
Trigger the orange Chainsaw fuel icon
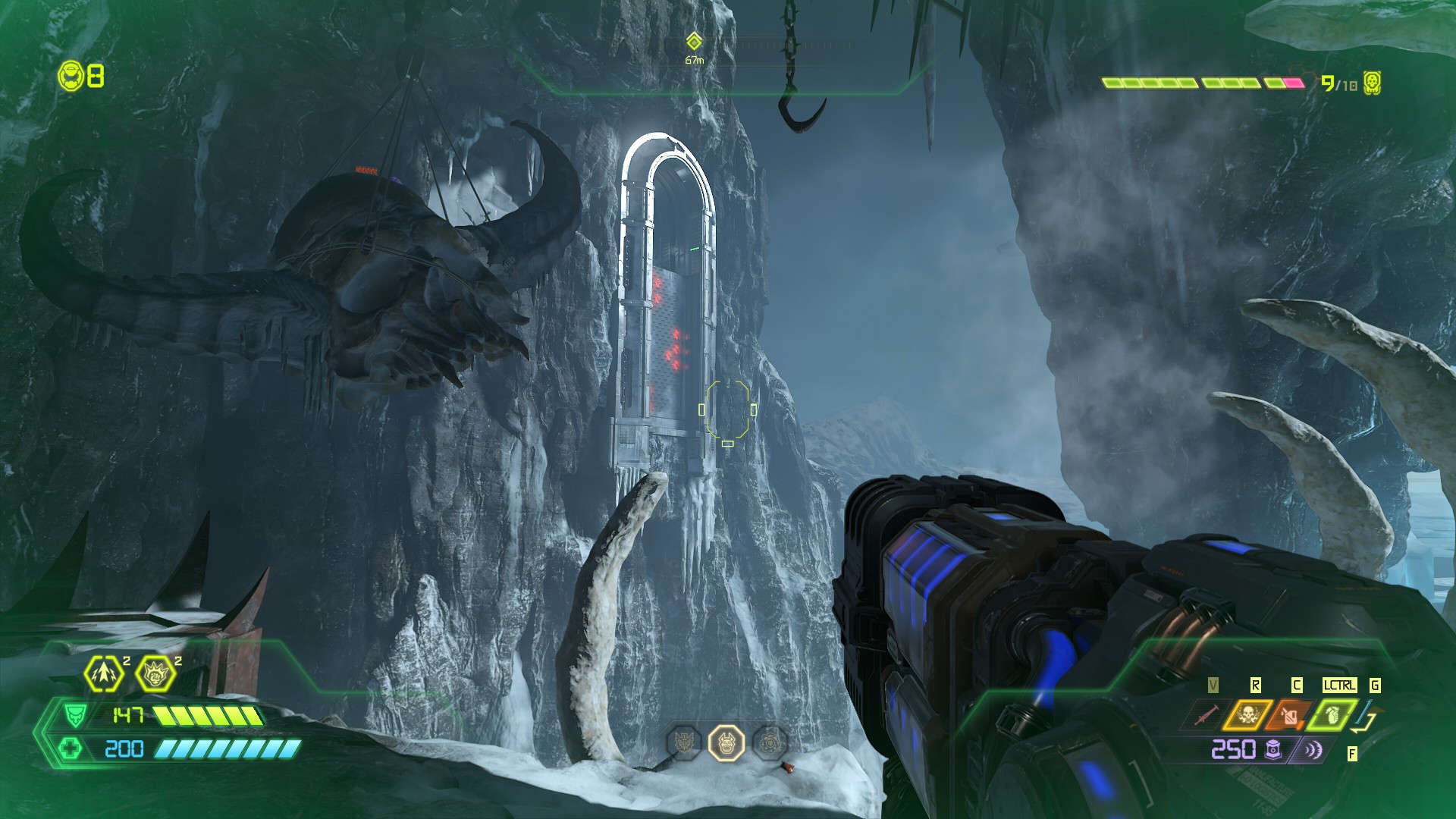click(x=1289, y=714)
